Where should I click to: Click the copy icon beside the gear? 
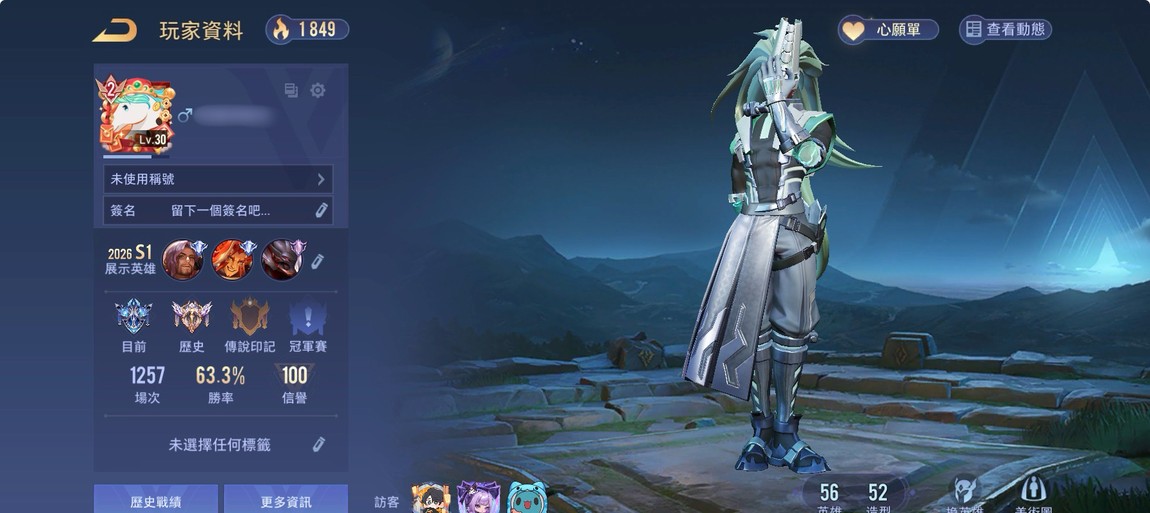[x=291, y=91]
